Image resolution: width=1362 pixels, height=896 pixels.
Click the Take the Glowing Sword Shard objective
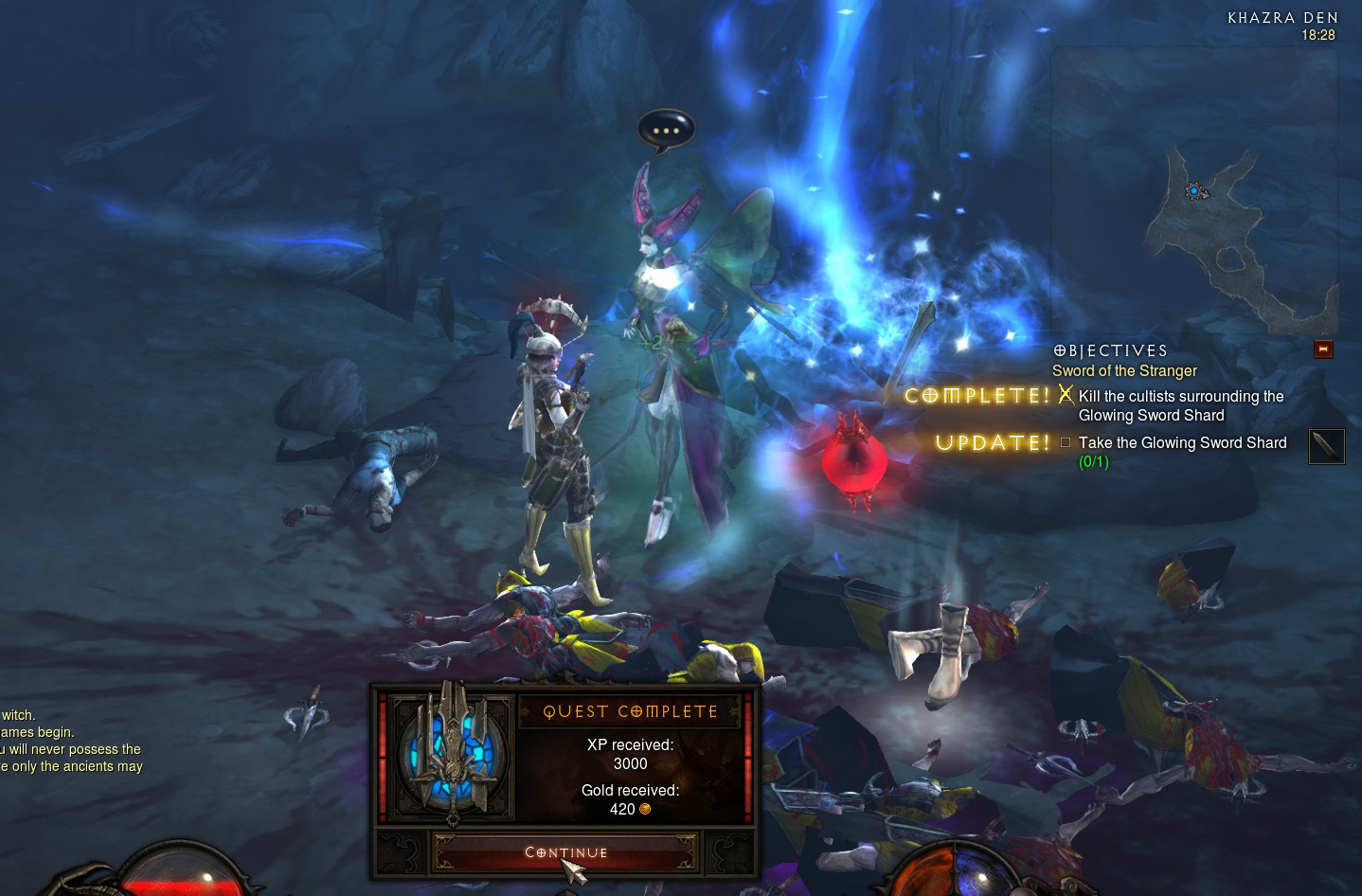(1182, 443)
